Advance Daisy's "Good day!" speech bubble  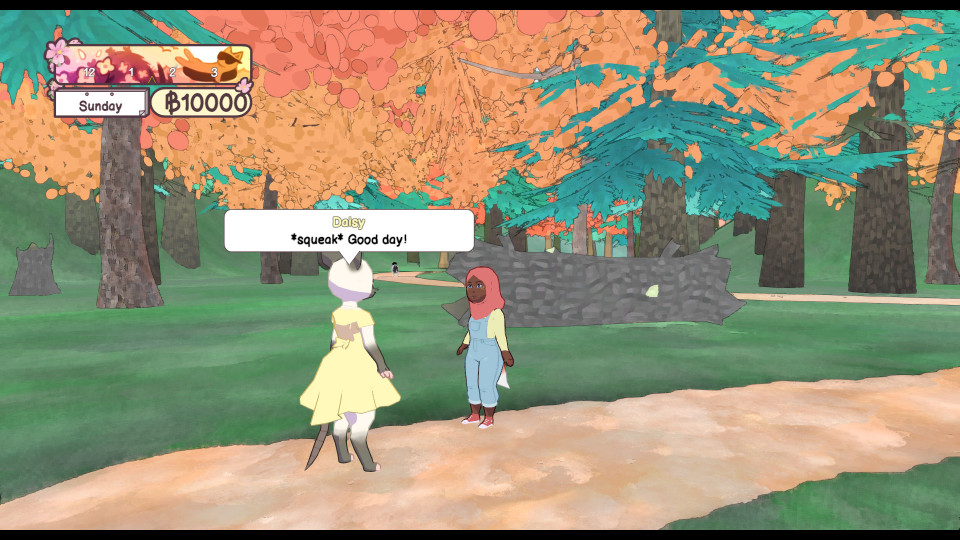(x=348, y=231)
